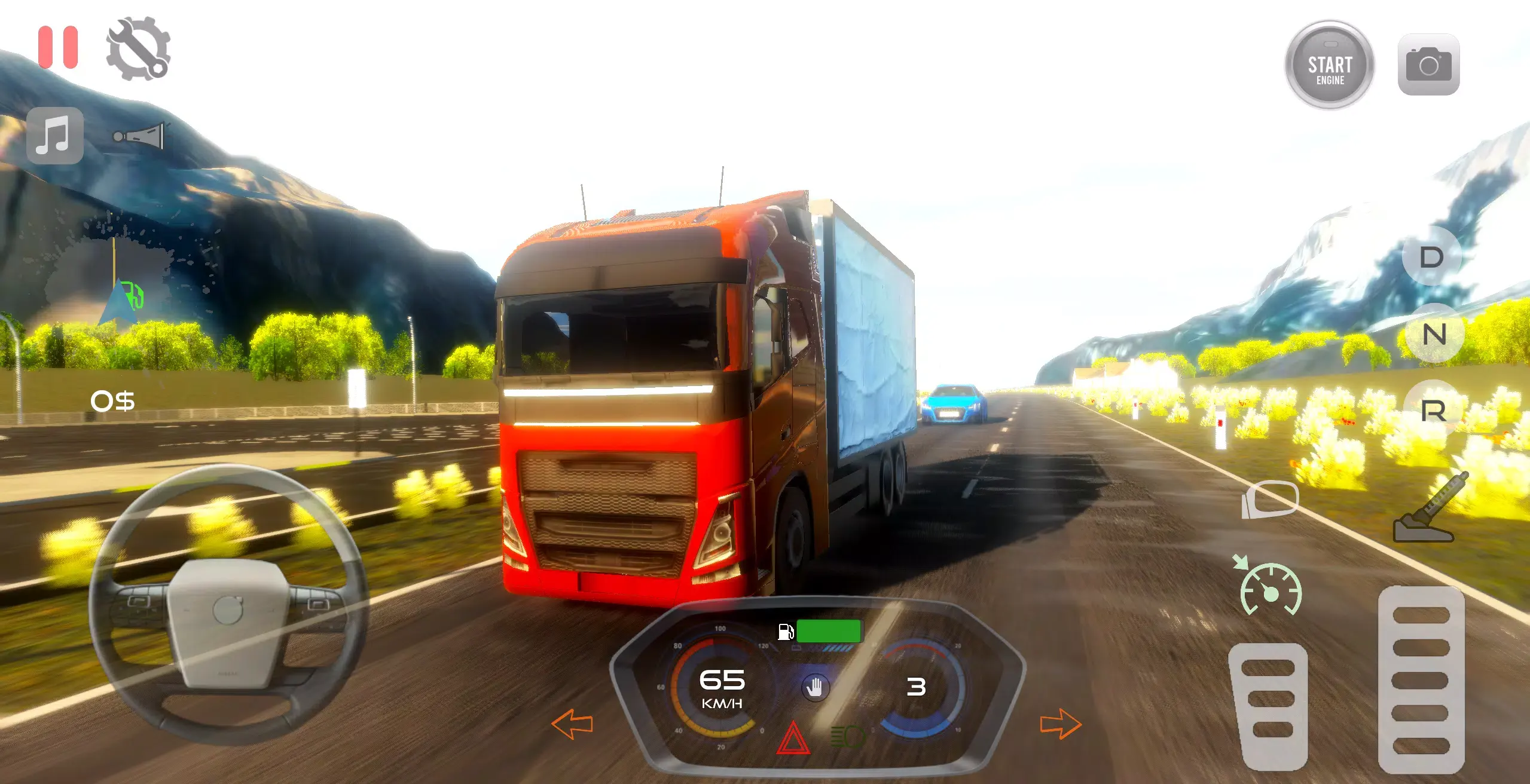Activate the cruise control speedometer icon
The height and width of the screenshot is (784, 1530).
tap(1270, 589)
